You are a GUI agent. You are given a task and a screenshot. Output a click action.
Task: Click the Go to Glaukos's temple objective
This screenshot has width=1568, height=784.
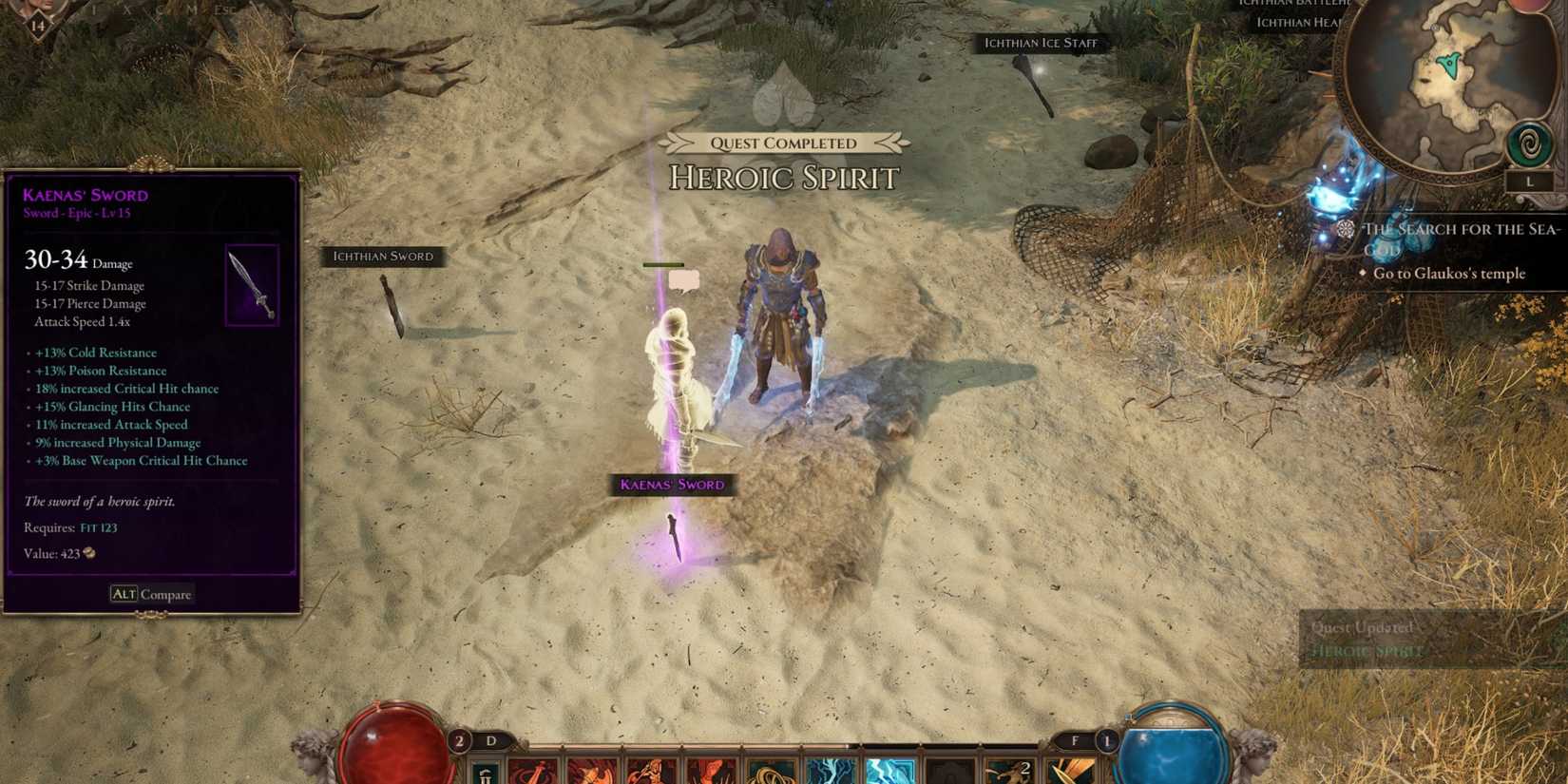(1448, 274)
